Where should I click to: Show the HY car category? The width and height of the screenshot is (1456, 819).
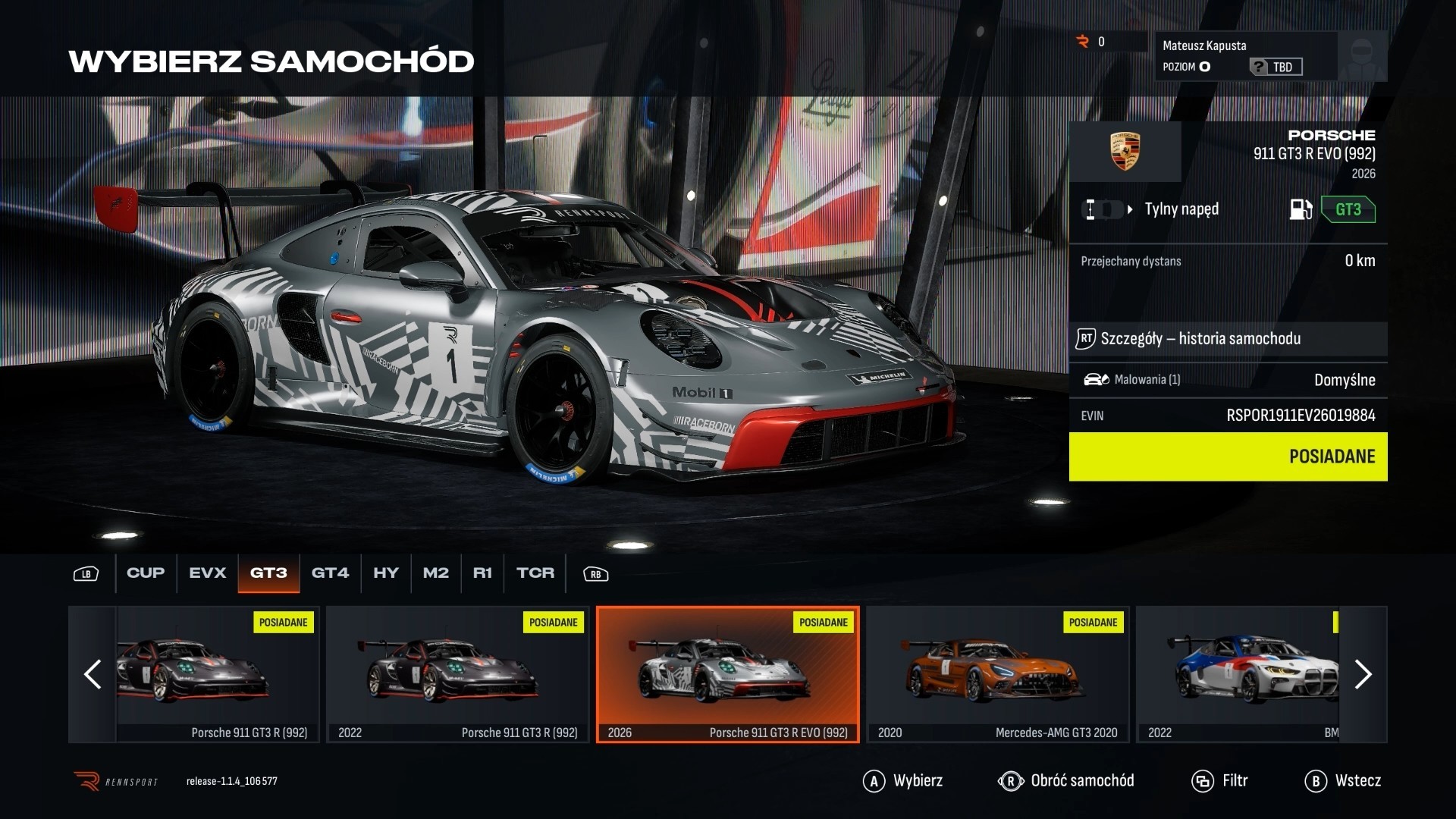385,573
